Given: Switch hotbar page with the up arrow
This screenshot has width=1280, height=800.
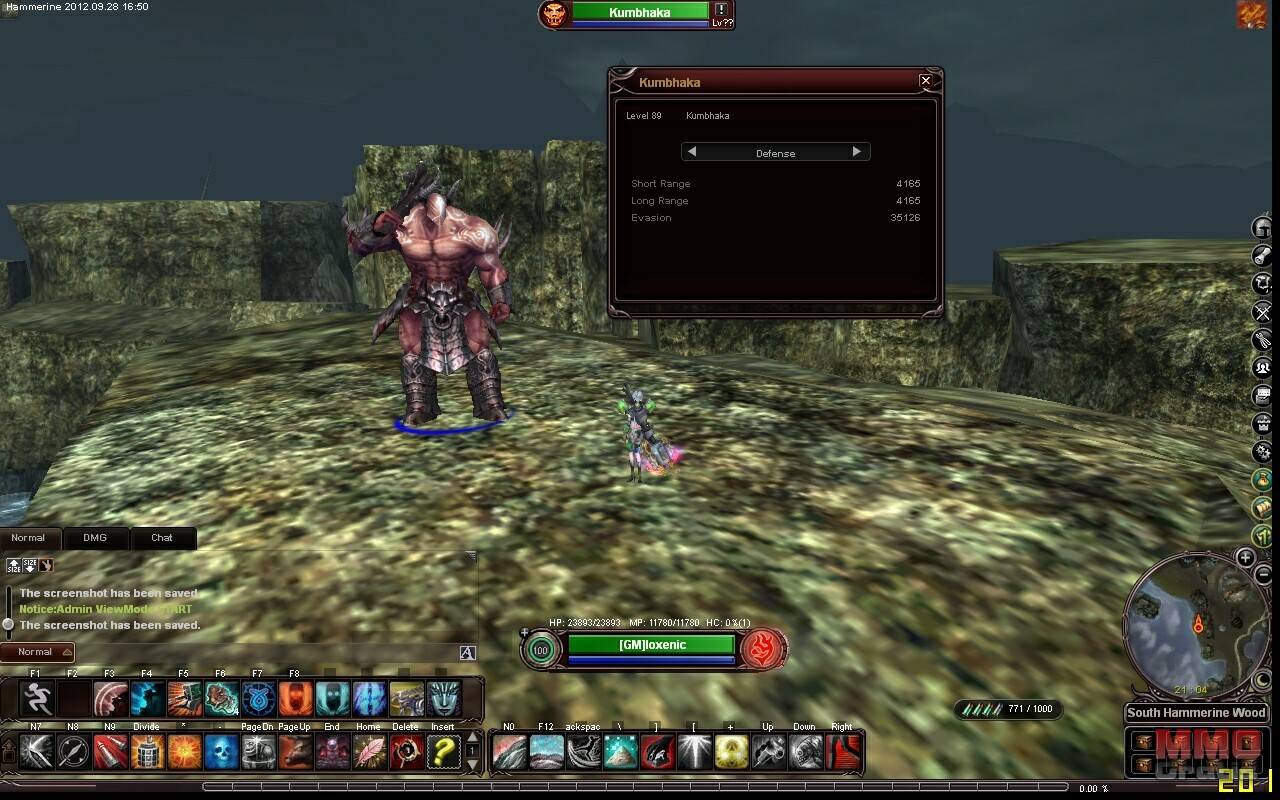Looking at the screenshot, I should [x=473, y=738].
